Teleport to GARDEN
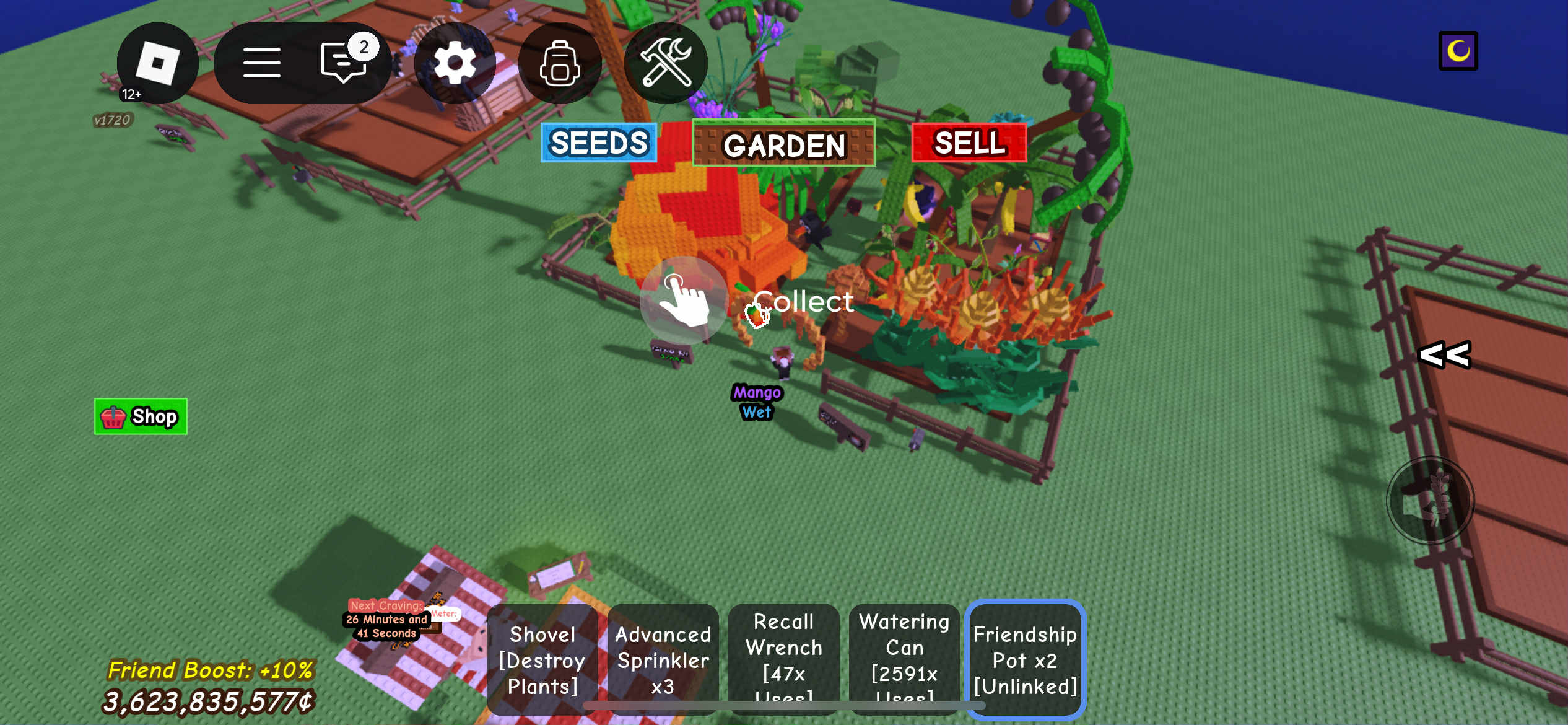Viewport: 1568px width, 725px height. (783, 144)
